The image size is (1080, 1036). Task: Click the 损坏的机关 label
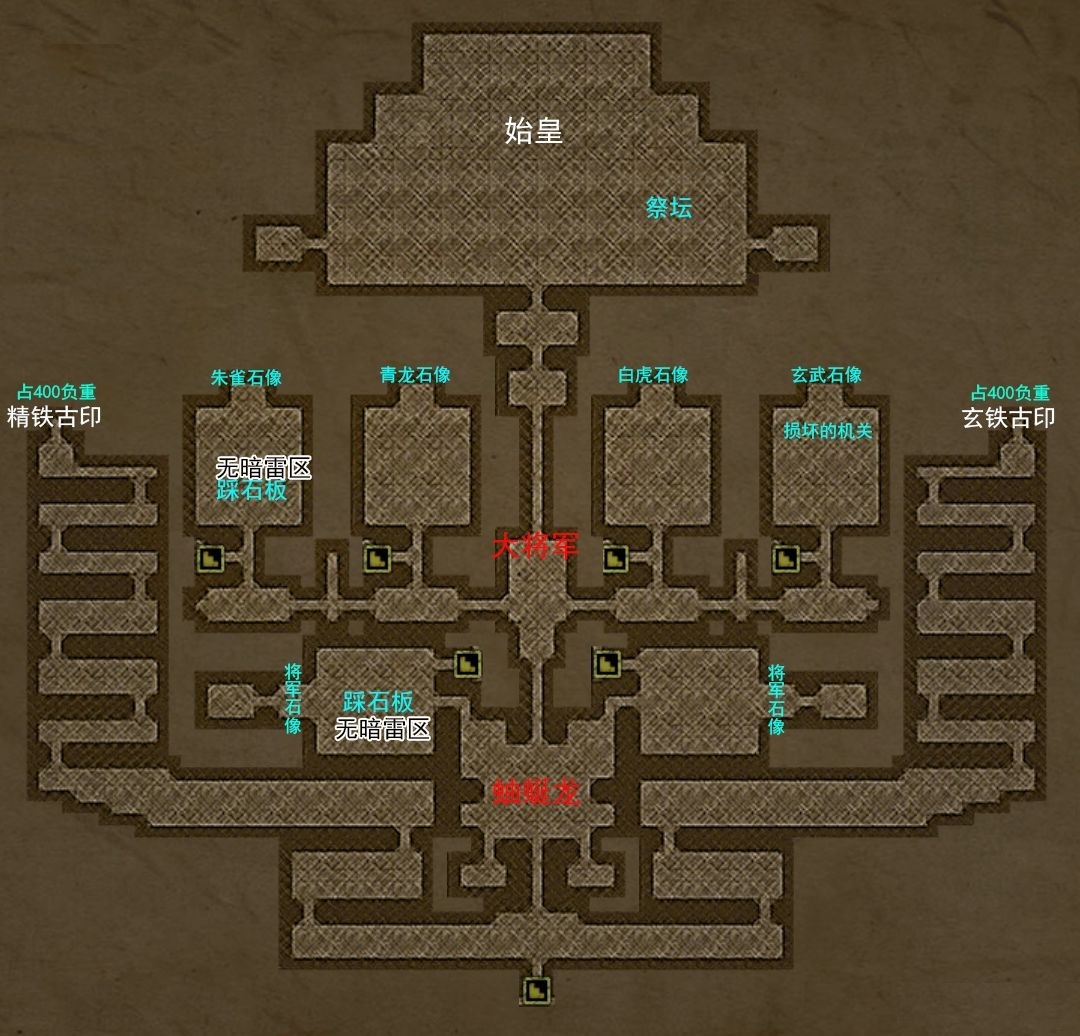pyautogui.click(x=828, y=432)
